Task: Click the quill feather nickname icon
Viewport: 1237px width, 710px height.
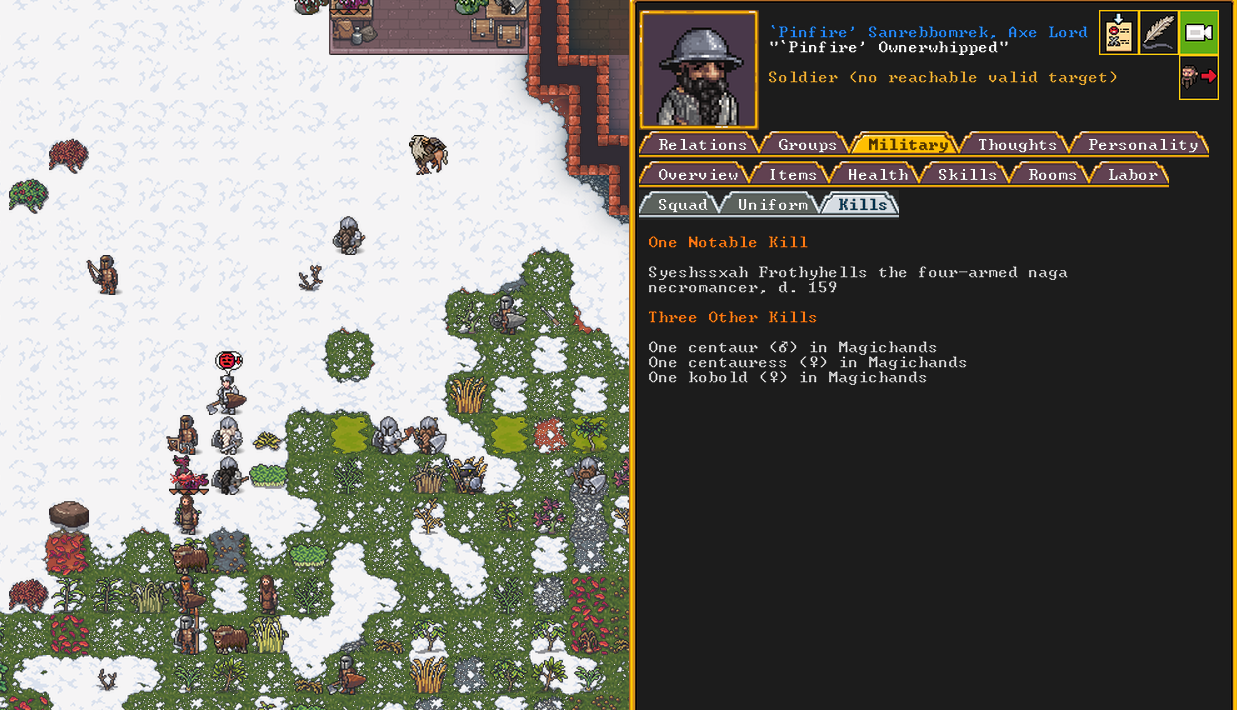Action: (1159, 33)
